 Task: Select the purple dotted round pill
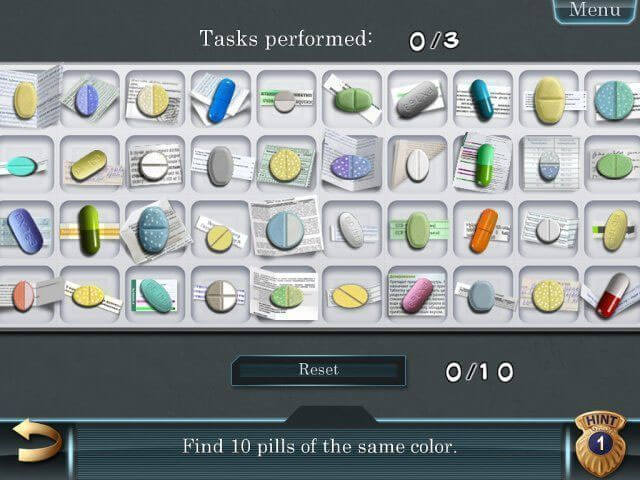tap(351, 165)
